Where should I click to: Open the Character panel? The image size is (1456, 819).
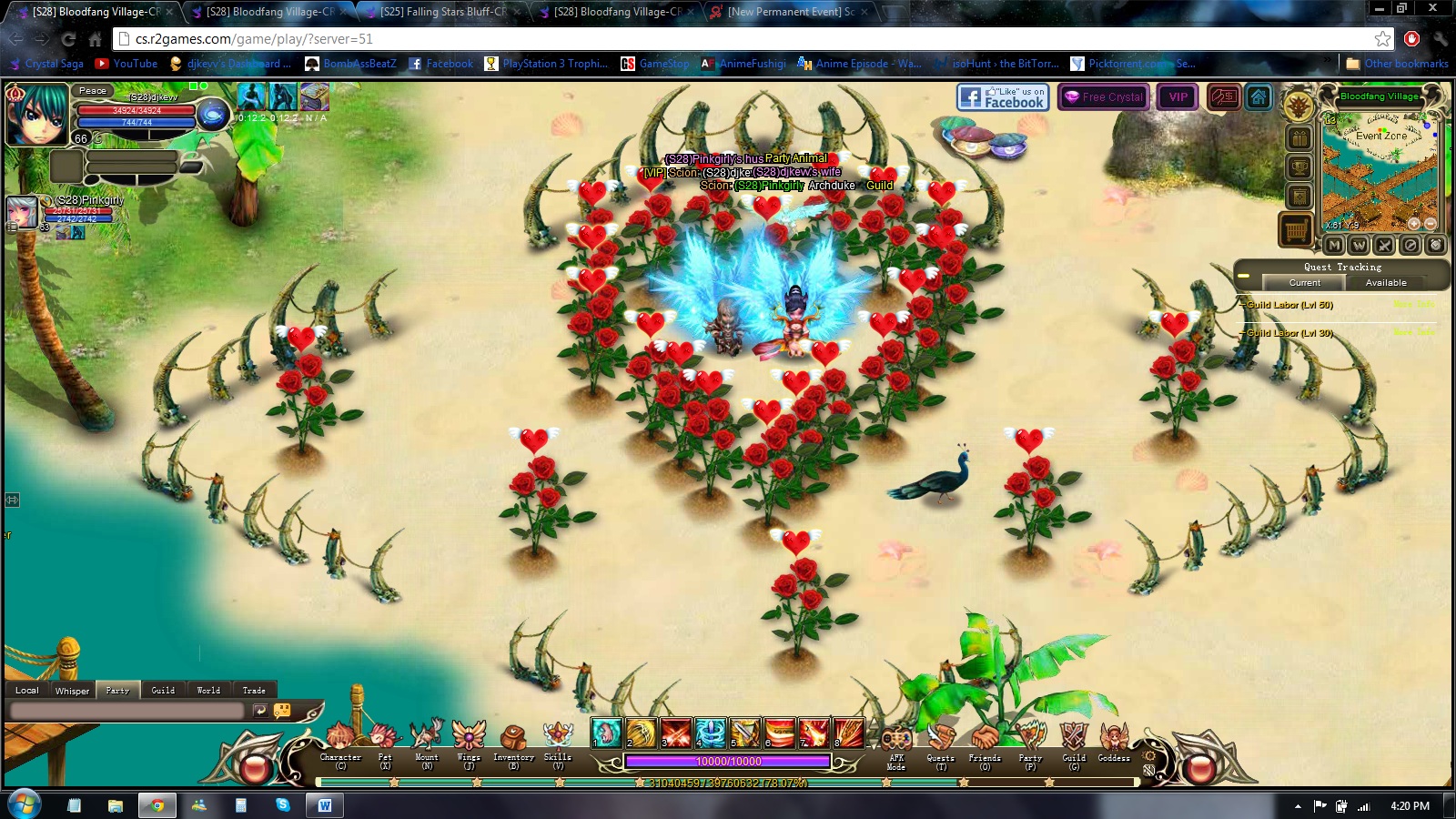[x=340, y=739]
